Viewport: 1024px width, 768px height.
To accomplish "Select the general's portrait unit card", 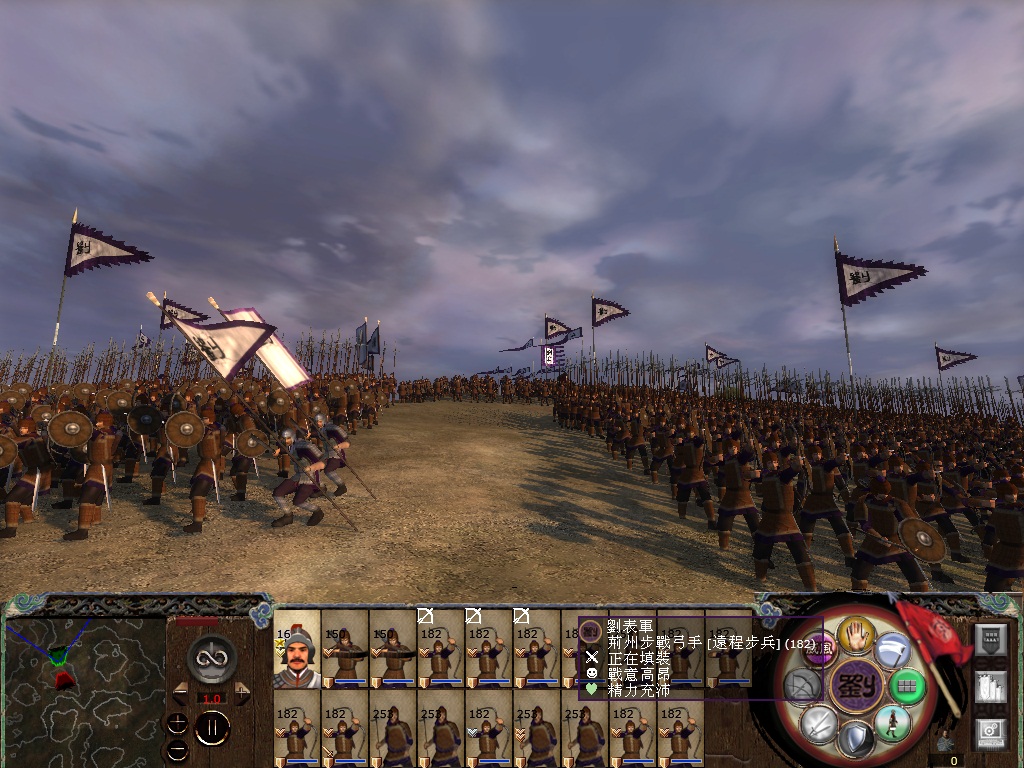I will pos(297,650).
